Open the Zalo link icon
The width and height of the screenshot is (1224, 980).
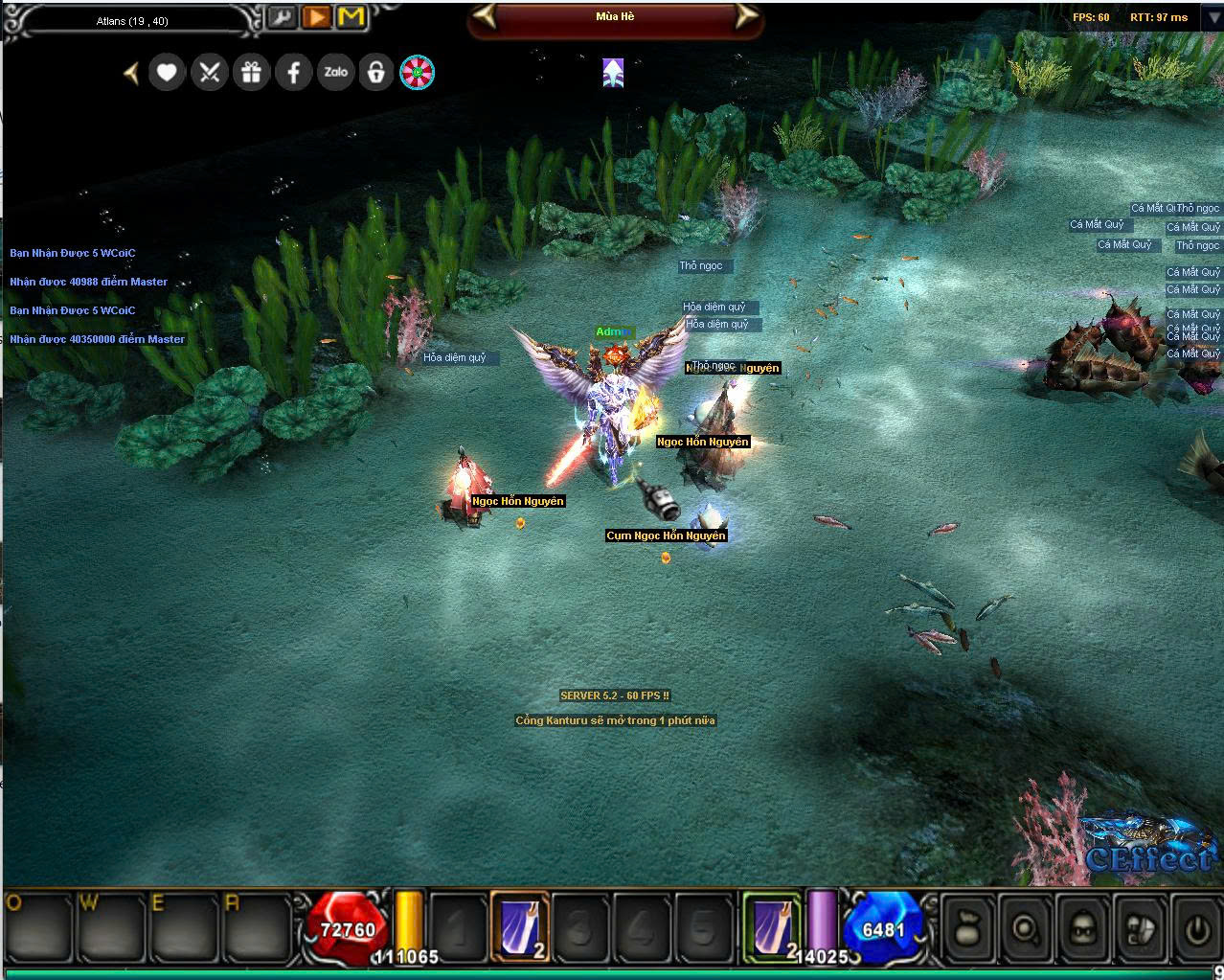click(x=335, y=72)
